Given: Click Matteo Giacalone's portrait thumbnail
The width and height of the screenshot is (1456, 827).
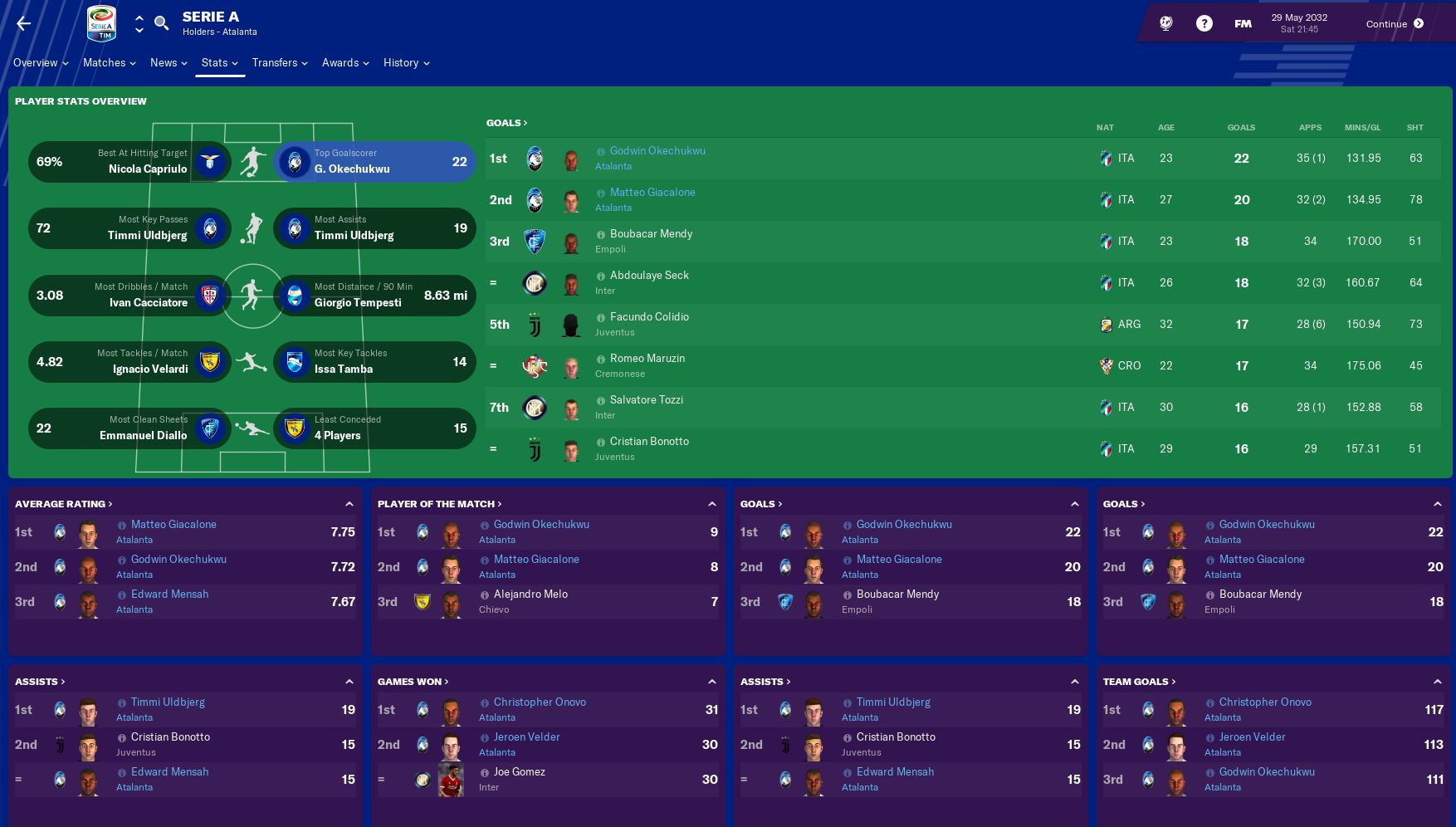Looking at the screenshot, I should click(x=572, y=200).
